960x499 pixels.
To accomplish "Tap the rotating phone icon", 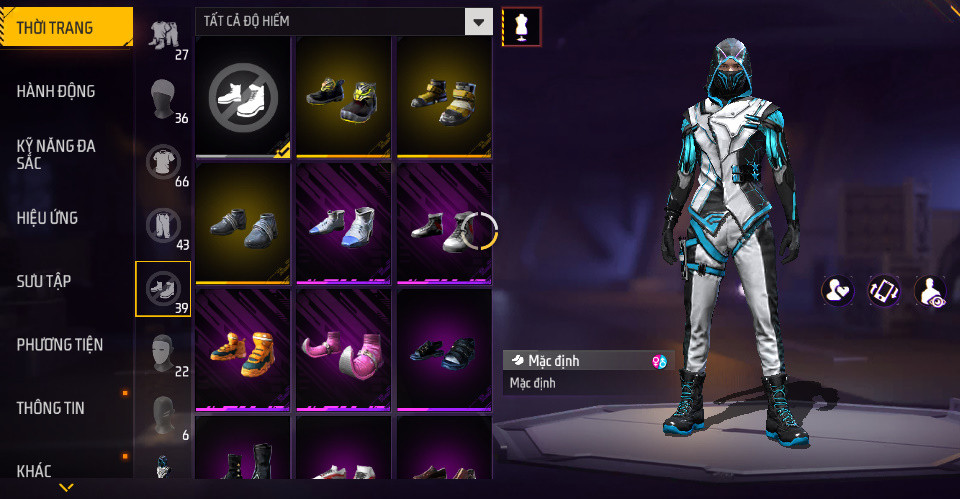I will [883, 291].
